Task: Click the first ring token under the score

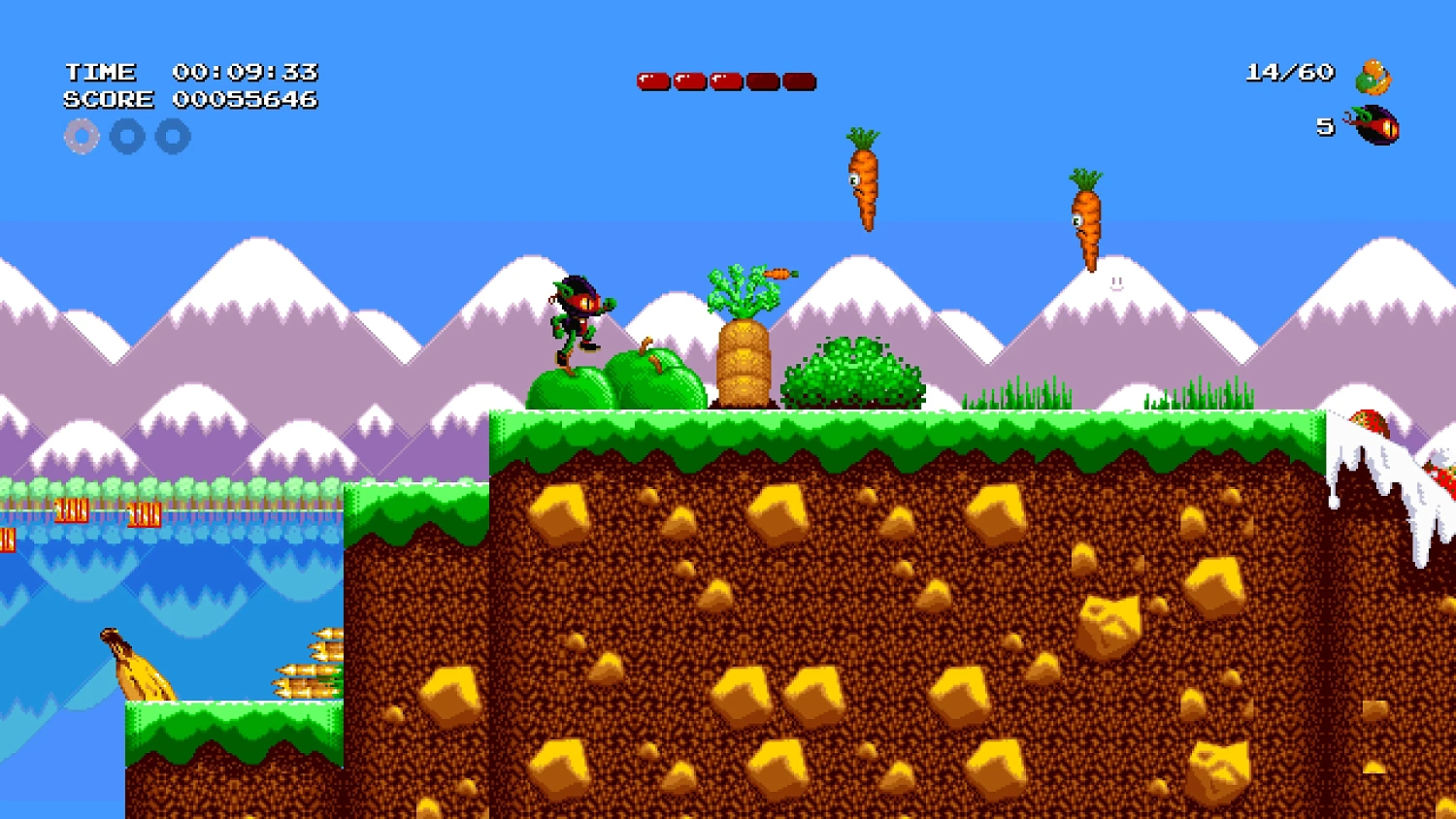Action: (x=81, y=136)
